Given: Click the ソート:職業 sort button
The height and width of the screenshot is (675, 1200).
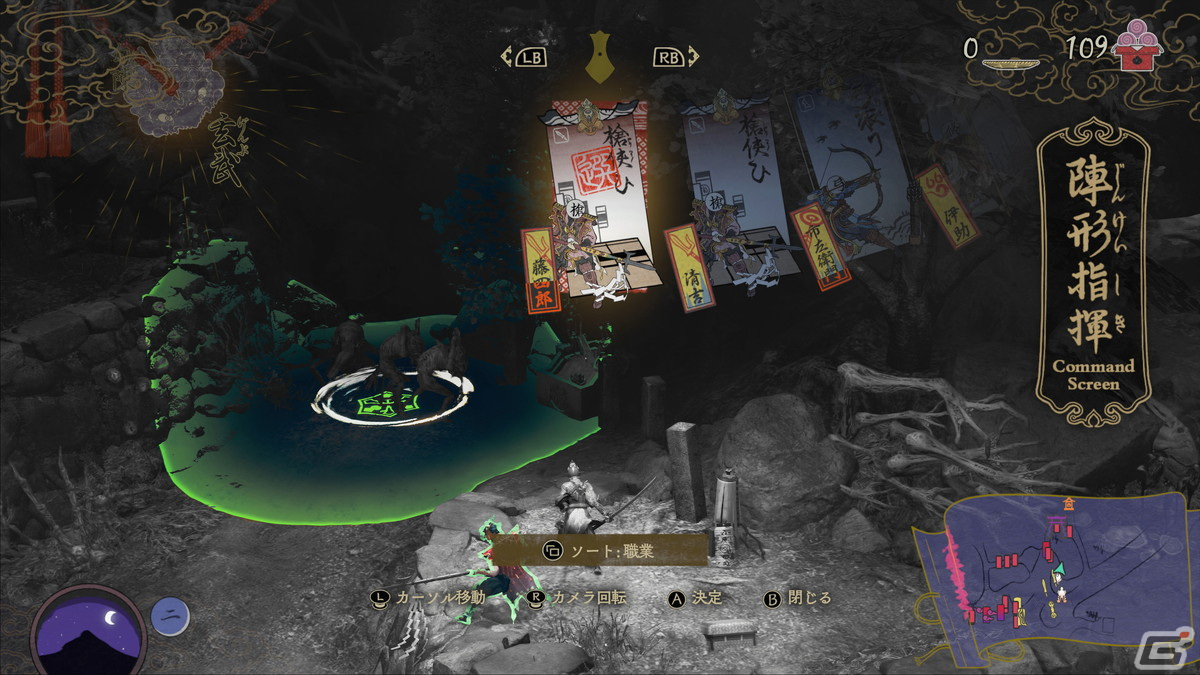Looking at the screenshot, I should coord(596,549).
